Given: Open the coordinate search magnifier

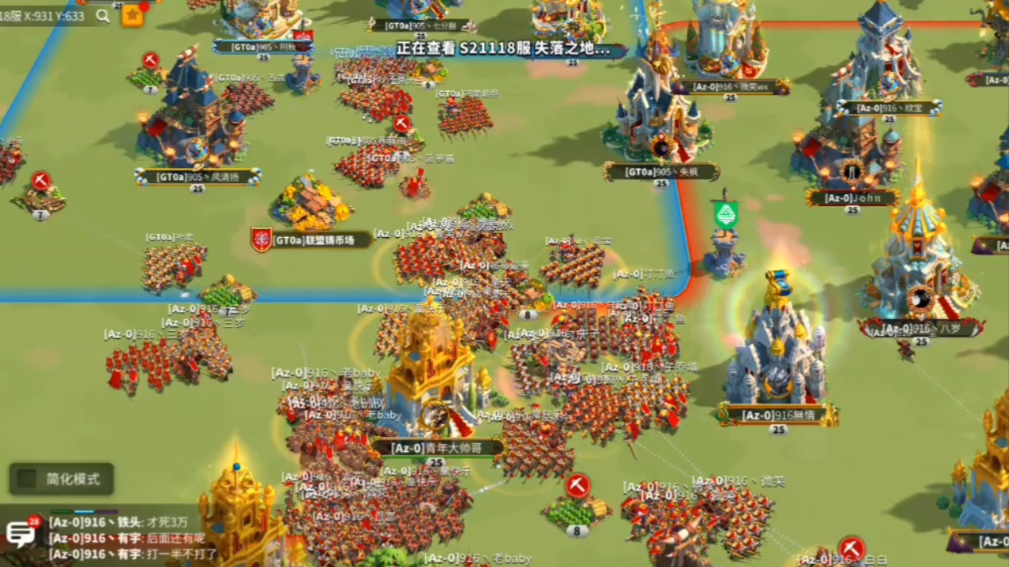Looking at the screenshot, I should 103,16.
